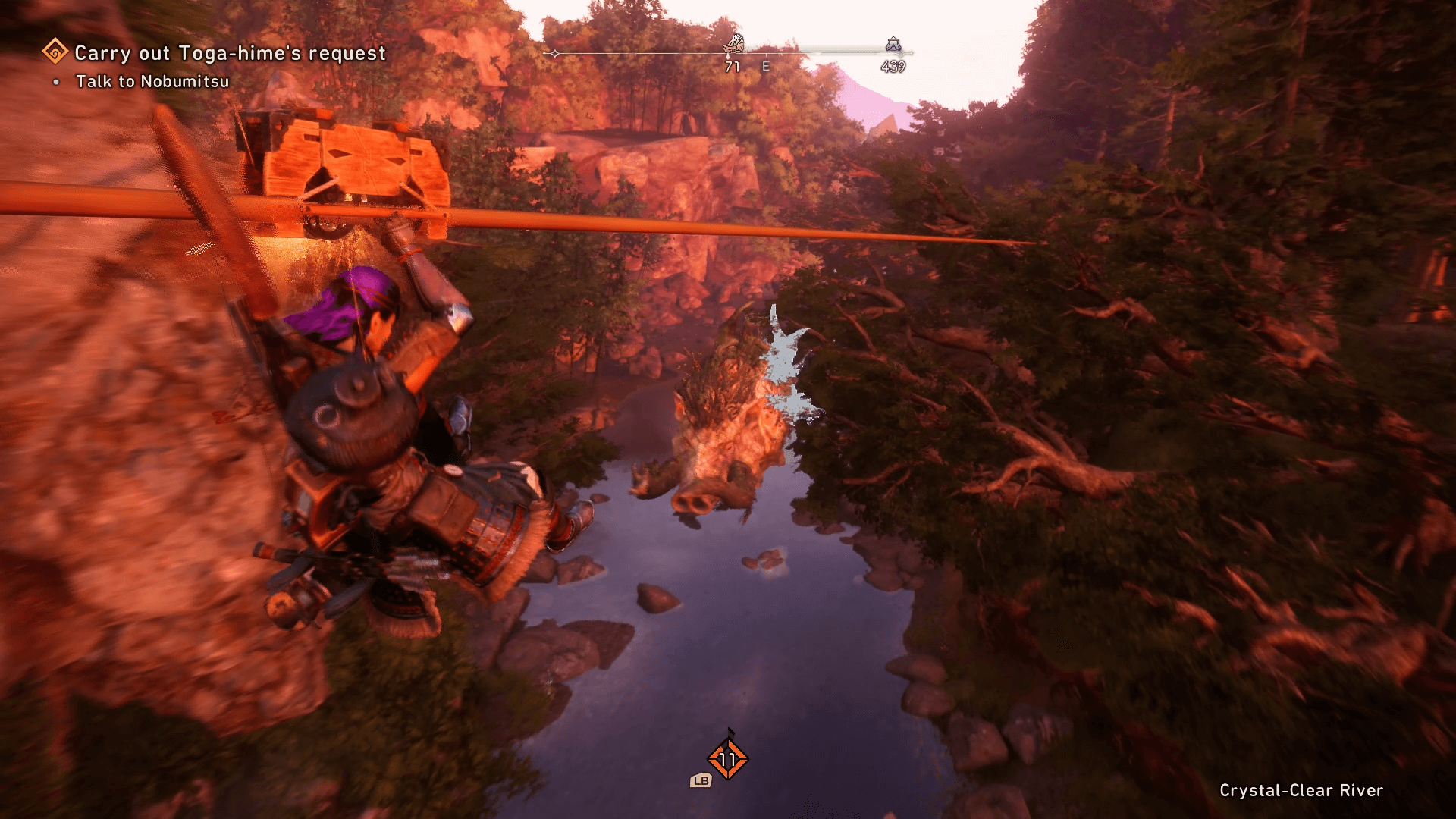Select the creature marker on the compass

[x=733, y=44]
